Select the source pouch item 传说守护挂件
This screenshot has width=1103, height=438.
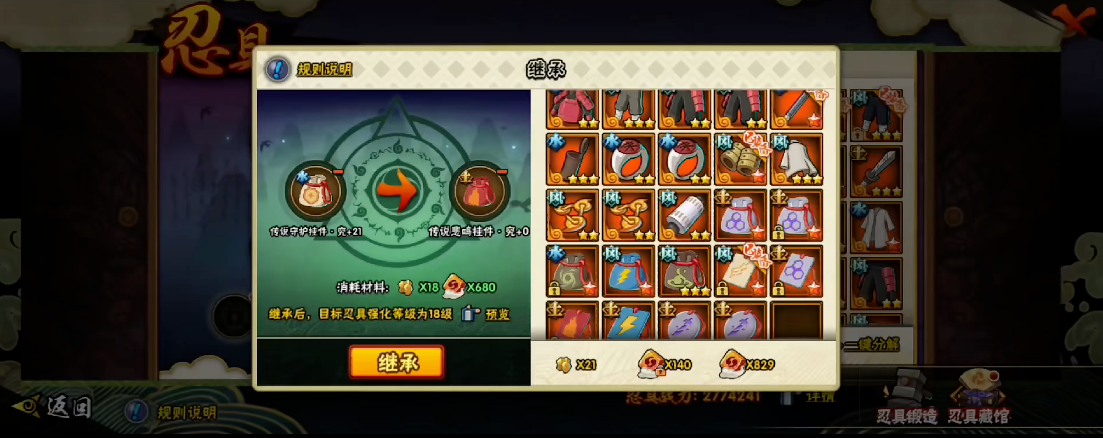tap(315, 192)
